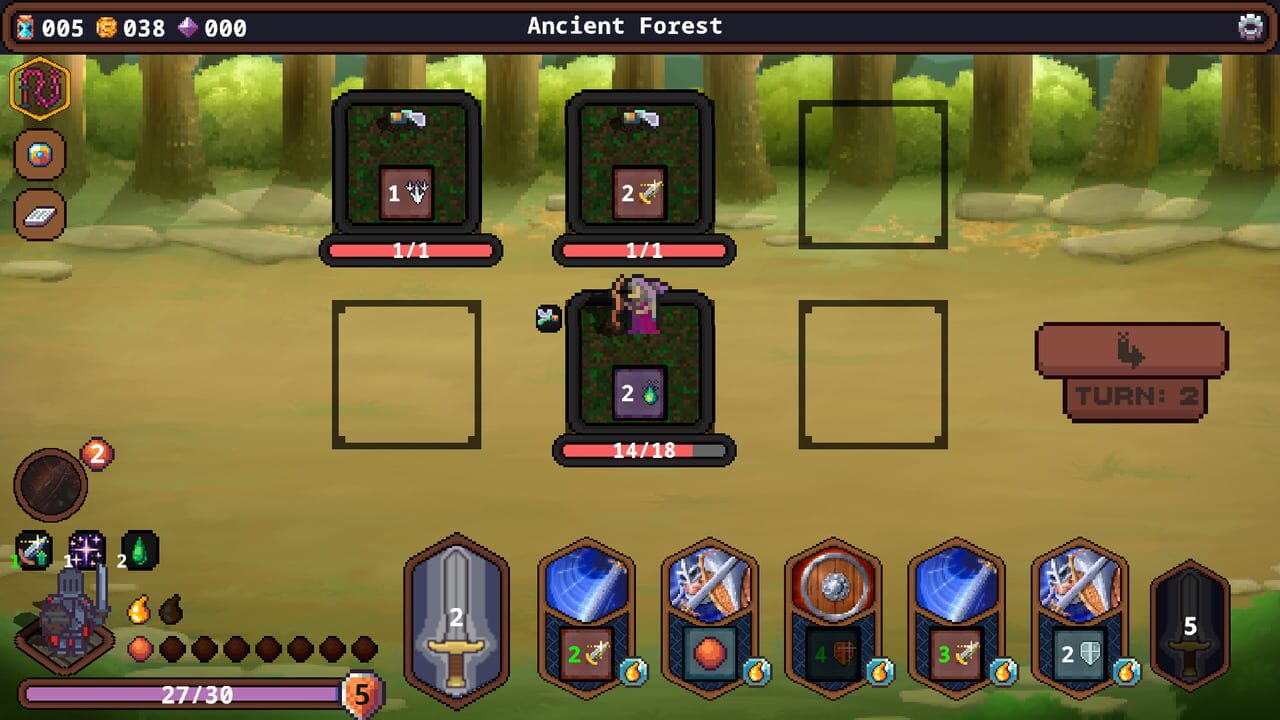
Task: Click the Ancient Forest title bar
Action: 625,27
